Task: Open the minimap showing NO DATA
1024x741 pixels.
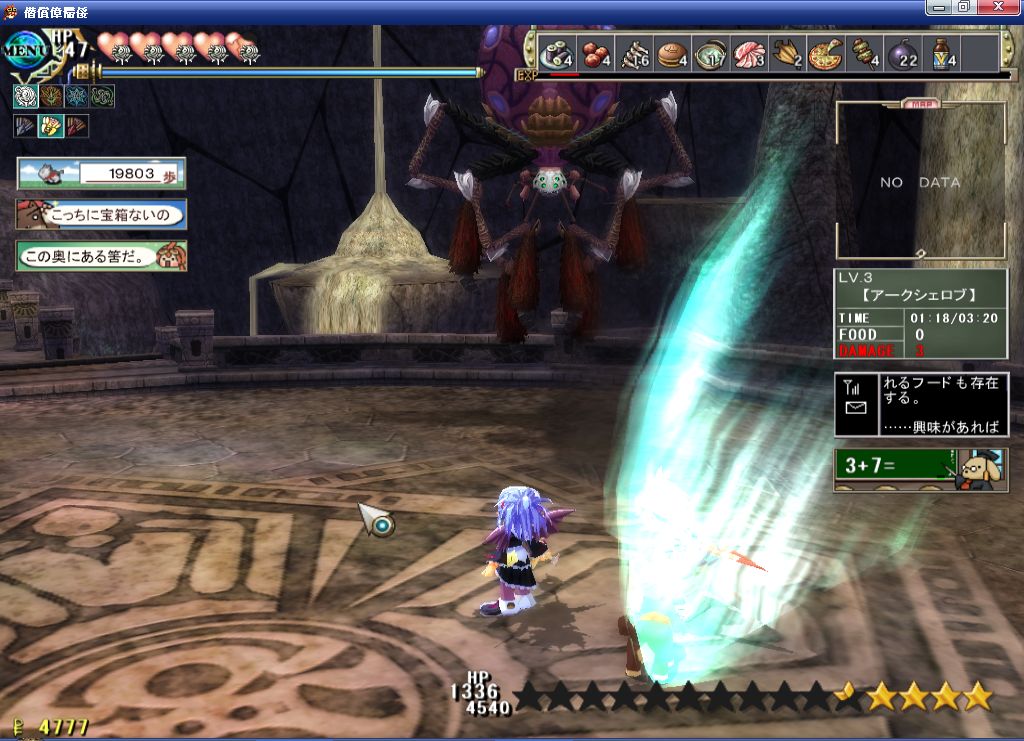Action: pos(920,180)
